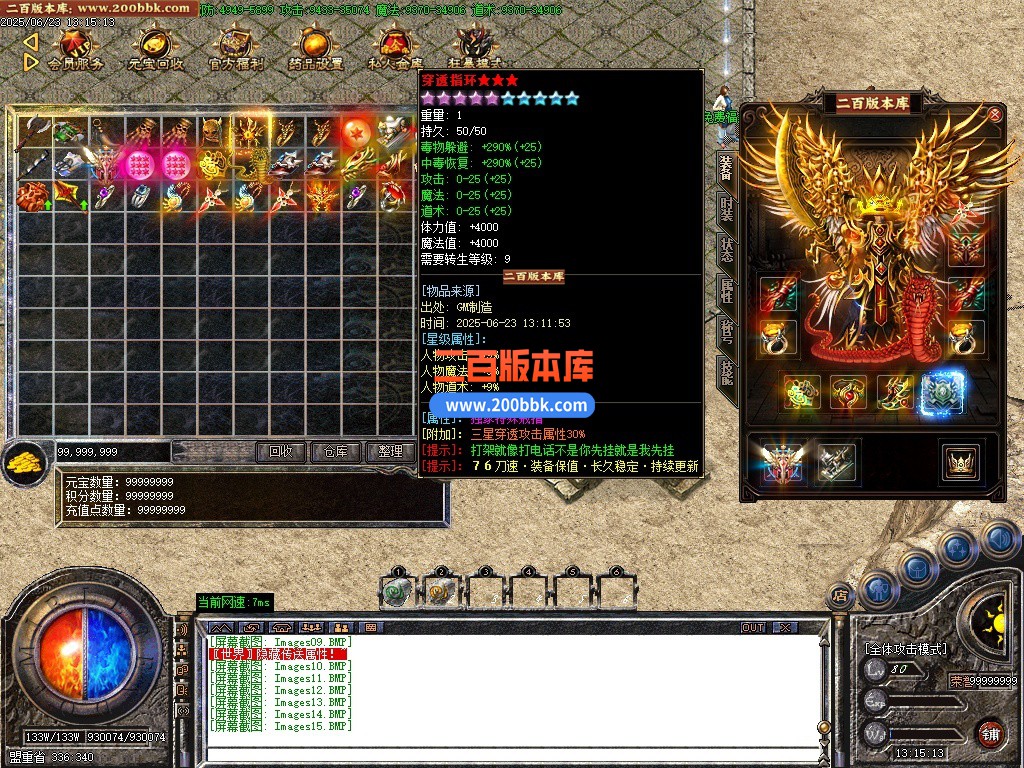
Task: Sort the bag with the 整理 button
Action: point(389,452)
